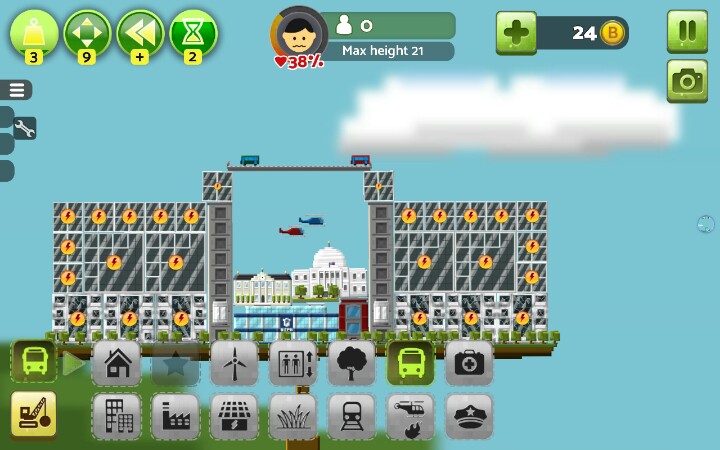Activate the hourglass time power-up
Viewport: 720px width, 450px height.
[193, 33]
